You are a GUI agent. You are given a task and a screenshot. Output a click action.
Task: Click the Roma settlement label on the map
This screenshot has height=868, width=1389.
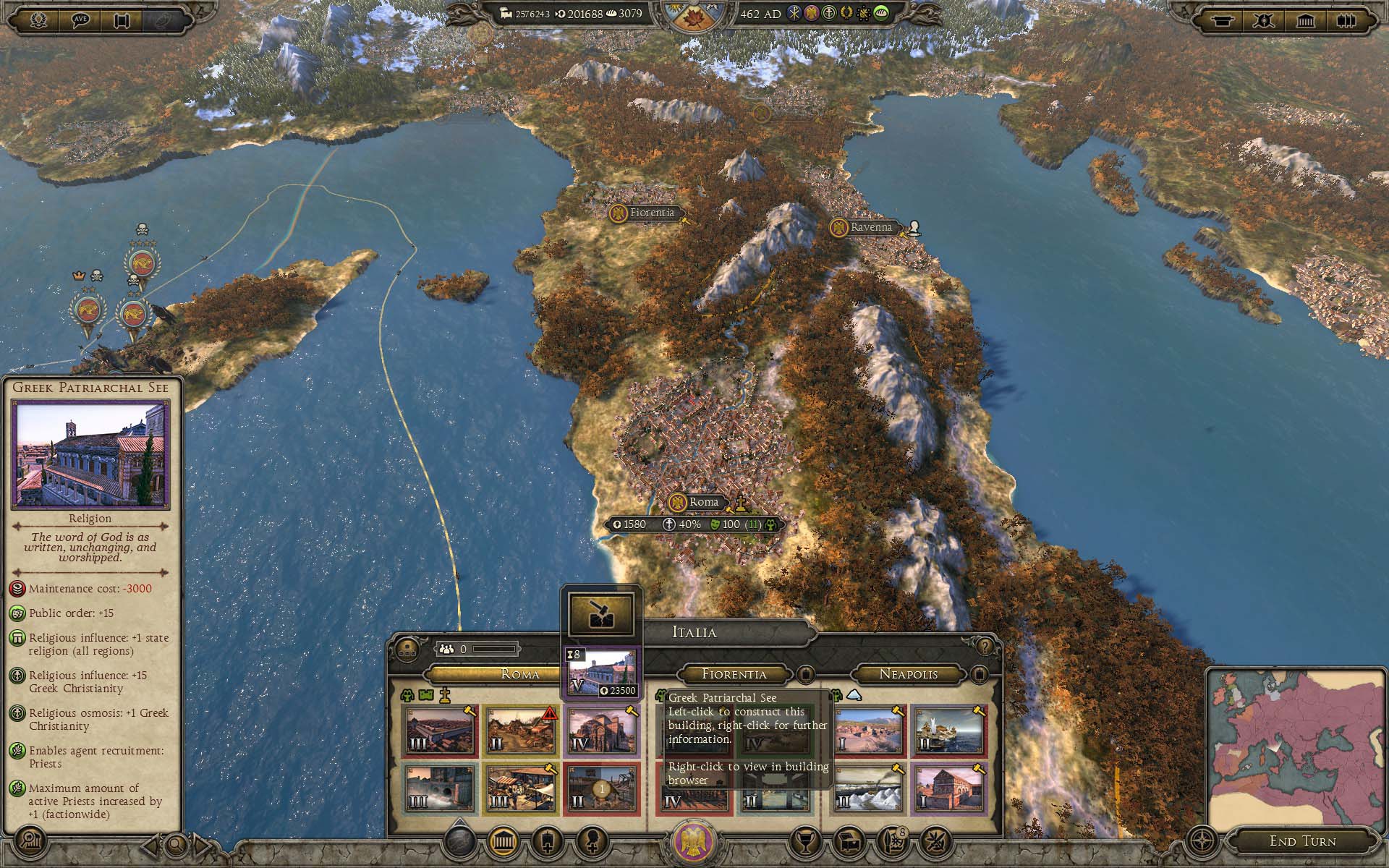[703, 502]
